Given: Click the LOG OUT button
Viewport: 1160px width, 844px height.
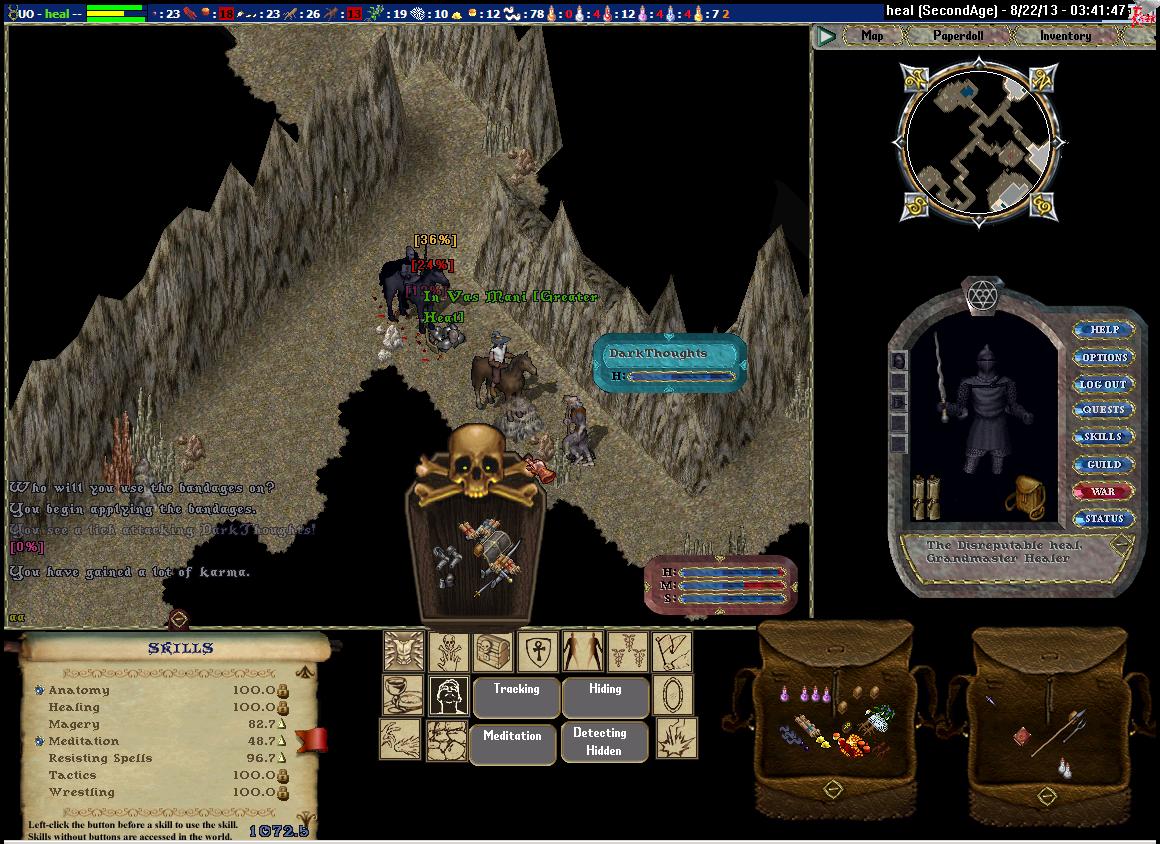Looking at the screenshot, I should pyautogui.click(x=1104, y=384).
